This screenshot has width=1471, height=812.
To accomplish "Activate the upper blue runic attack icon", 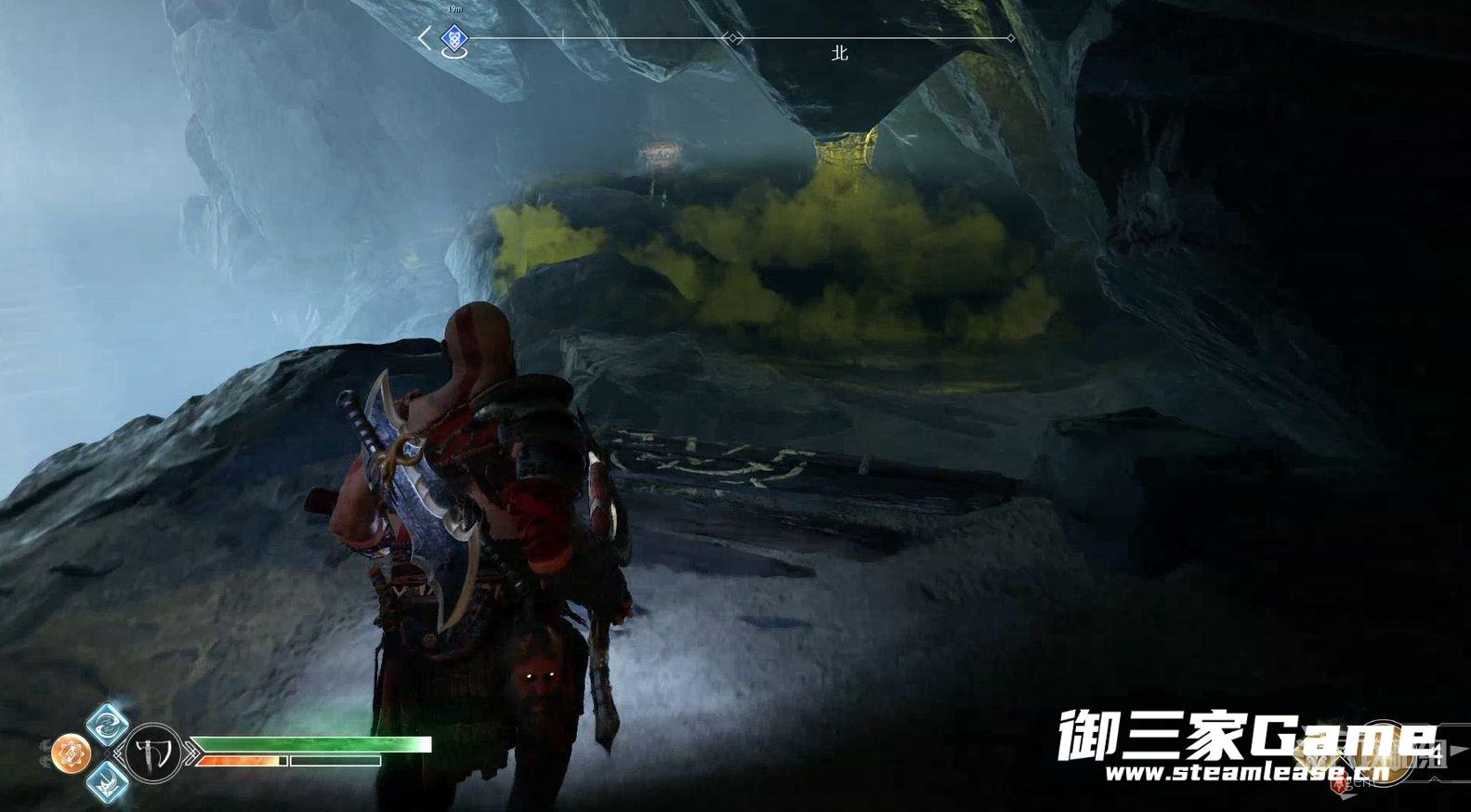I will 106,724.
